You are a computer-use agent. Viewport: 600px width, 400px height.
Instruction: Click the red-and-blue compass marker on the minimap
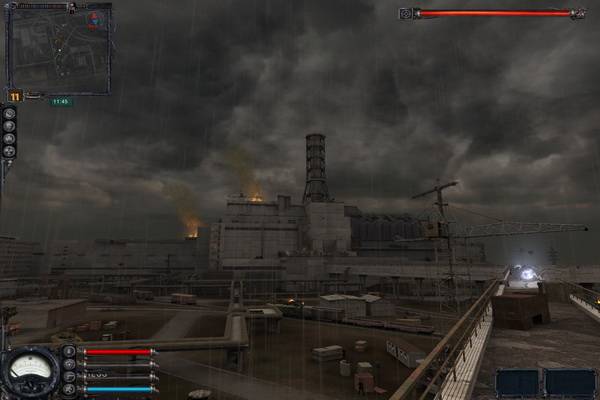pyautogui.click(x=95, y=19)
